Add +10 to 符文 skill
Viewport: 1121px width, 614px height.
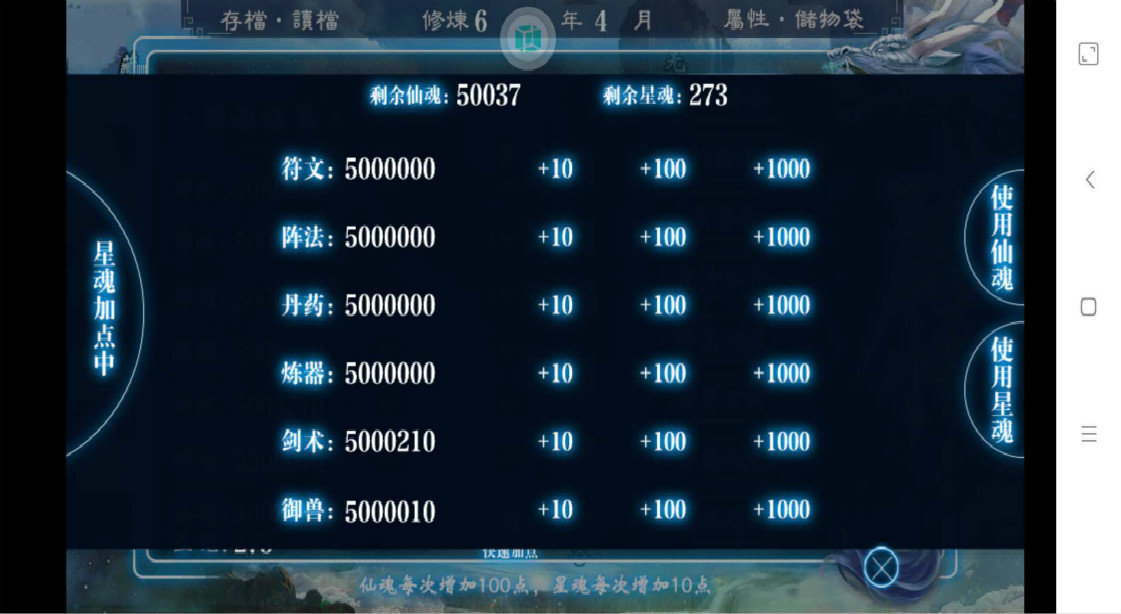click(555, 169)
